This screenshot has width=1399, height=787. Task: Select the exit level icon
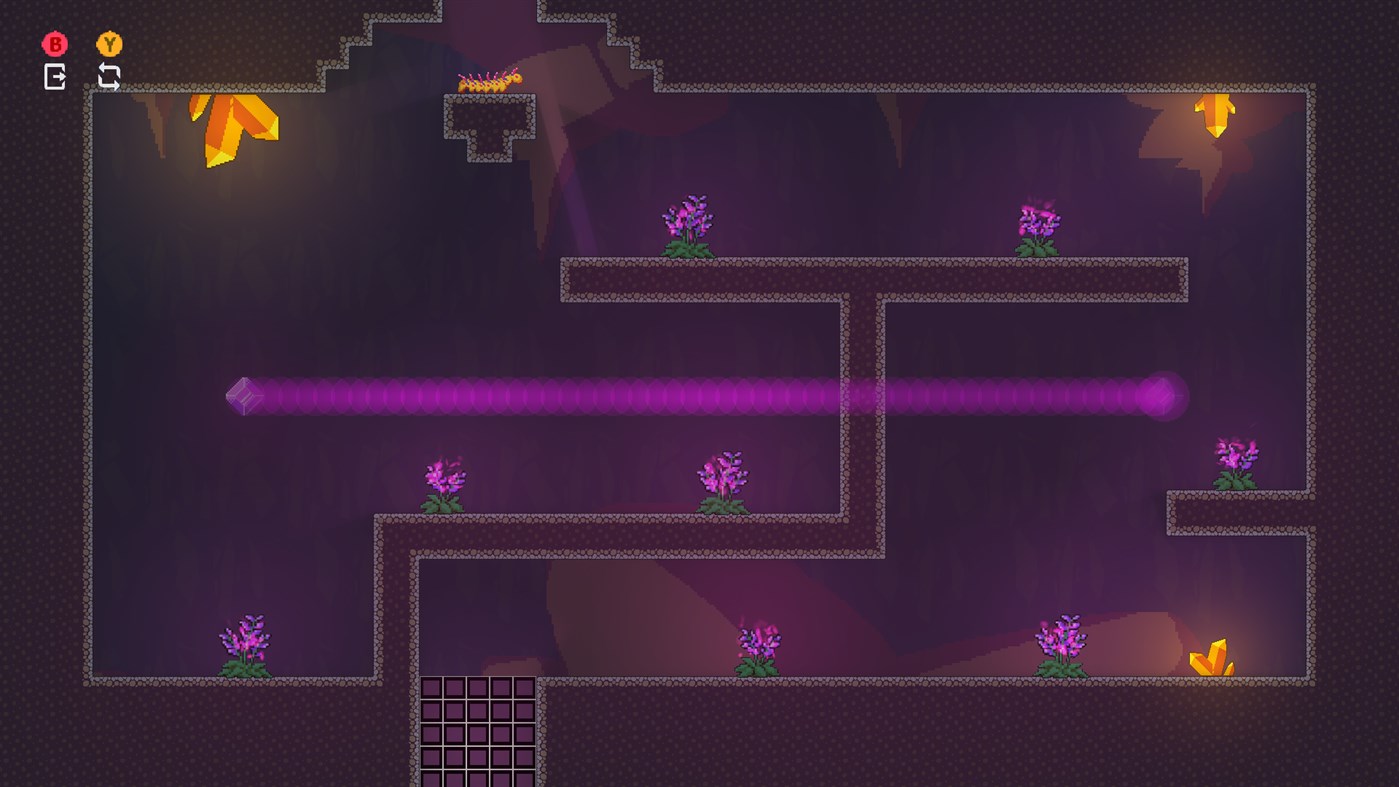[55, 76]
